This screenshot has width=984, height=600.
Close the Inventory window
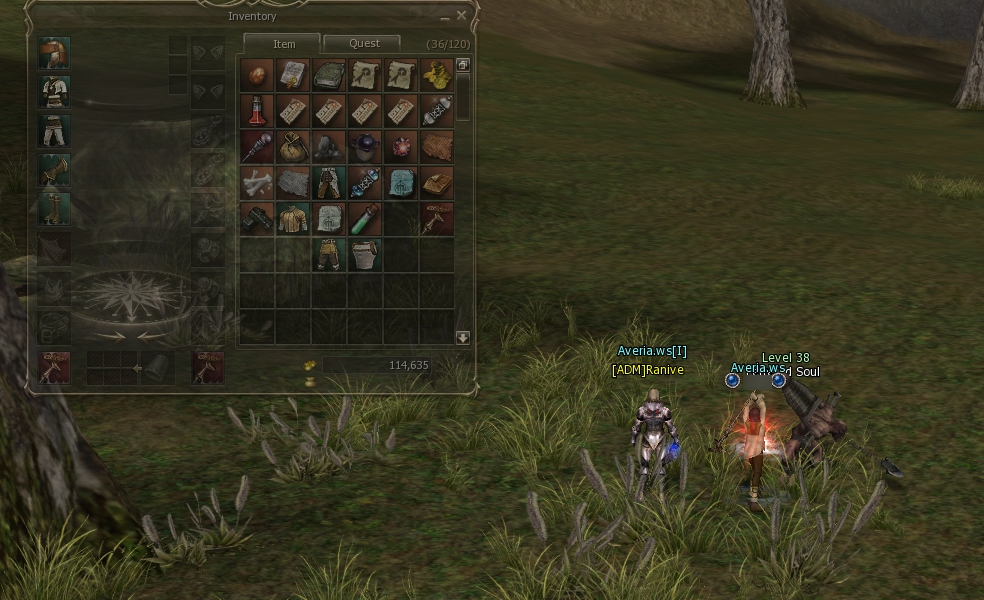461,16
